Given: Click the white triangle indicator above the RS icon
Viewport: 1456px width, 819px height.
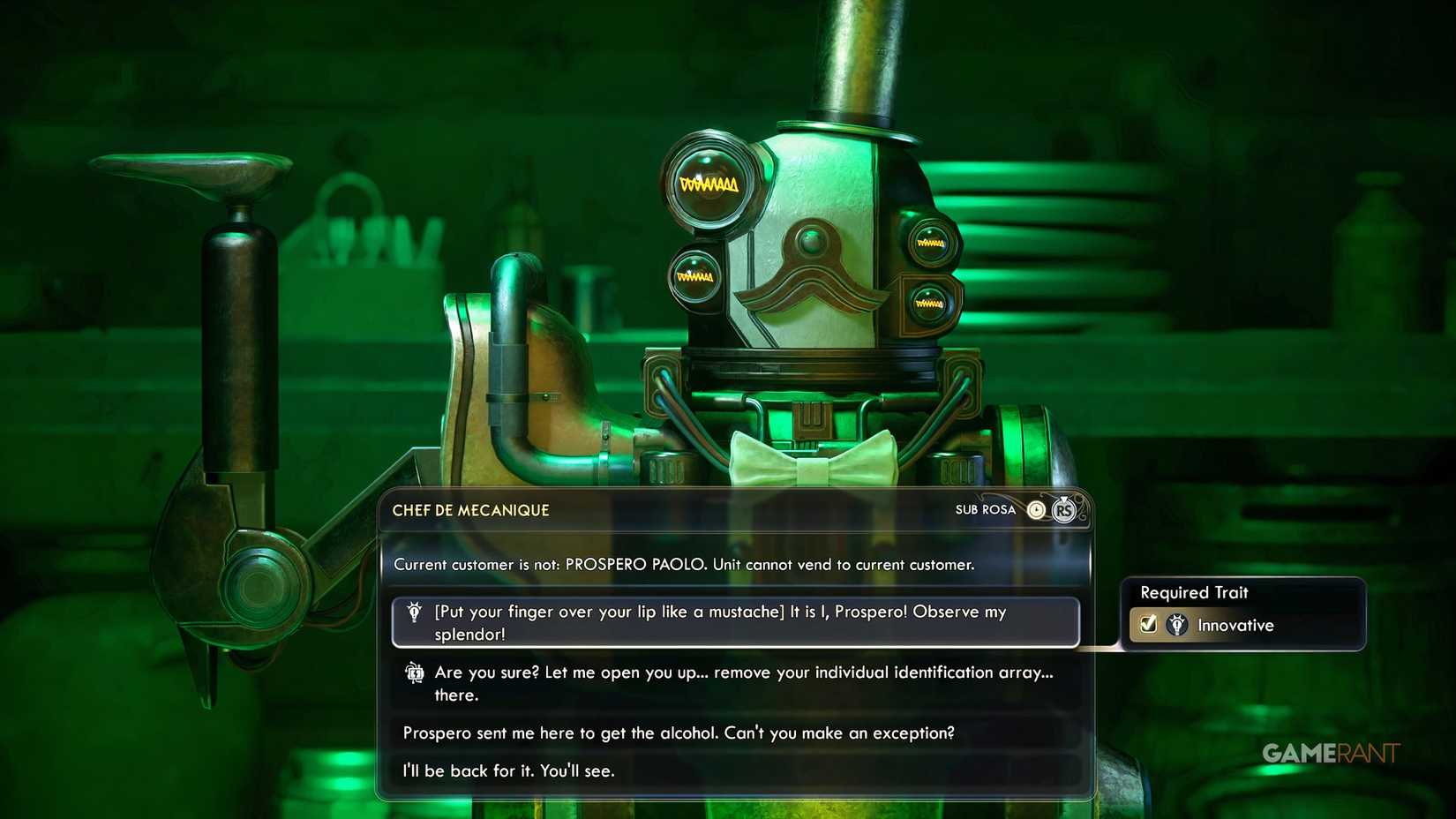Looking at the screenshot, I should click(1063, 497).
